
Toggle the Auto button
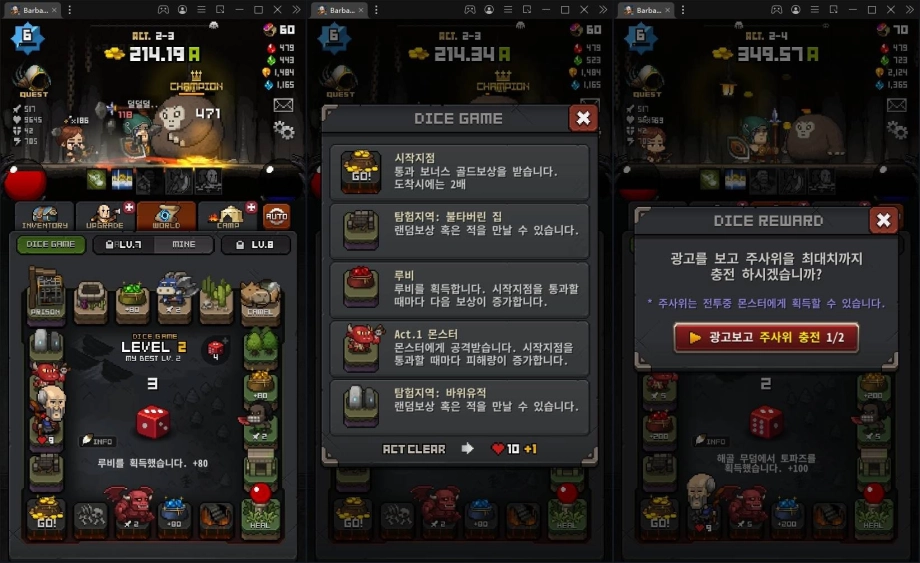pyautogui.click(x=276, y=216)
